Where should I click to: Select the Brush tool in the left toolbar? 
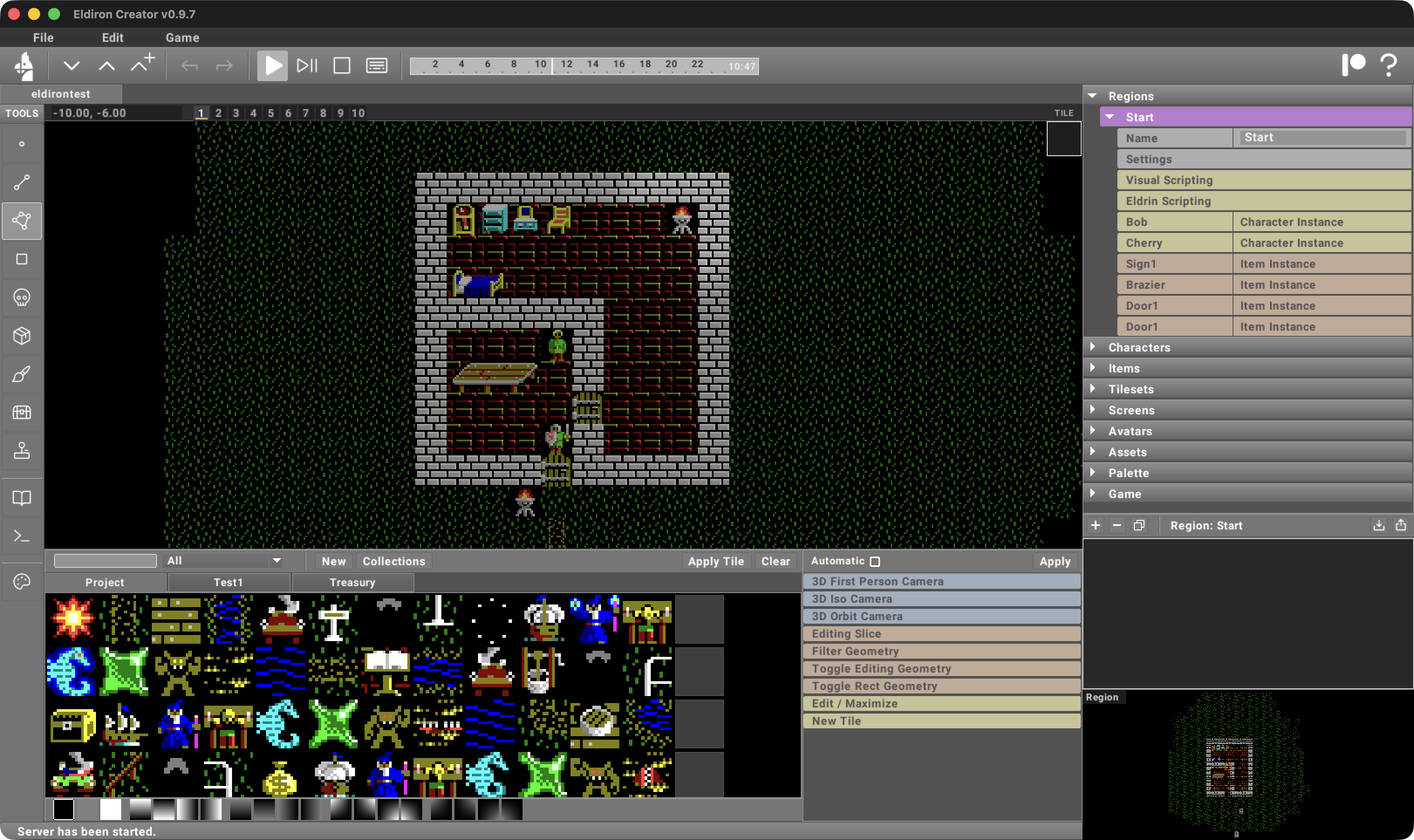tap(21, 374)
